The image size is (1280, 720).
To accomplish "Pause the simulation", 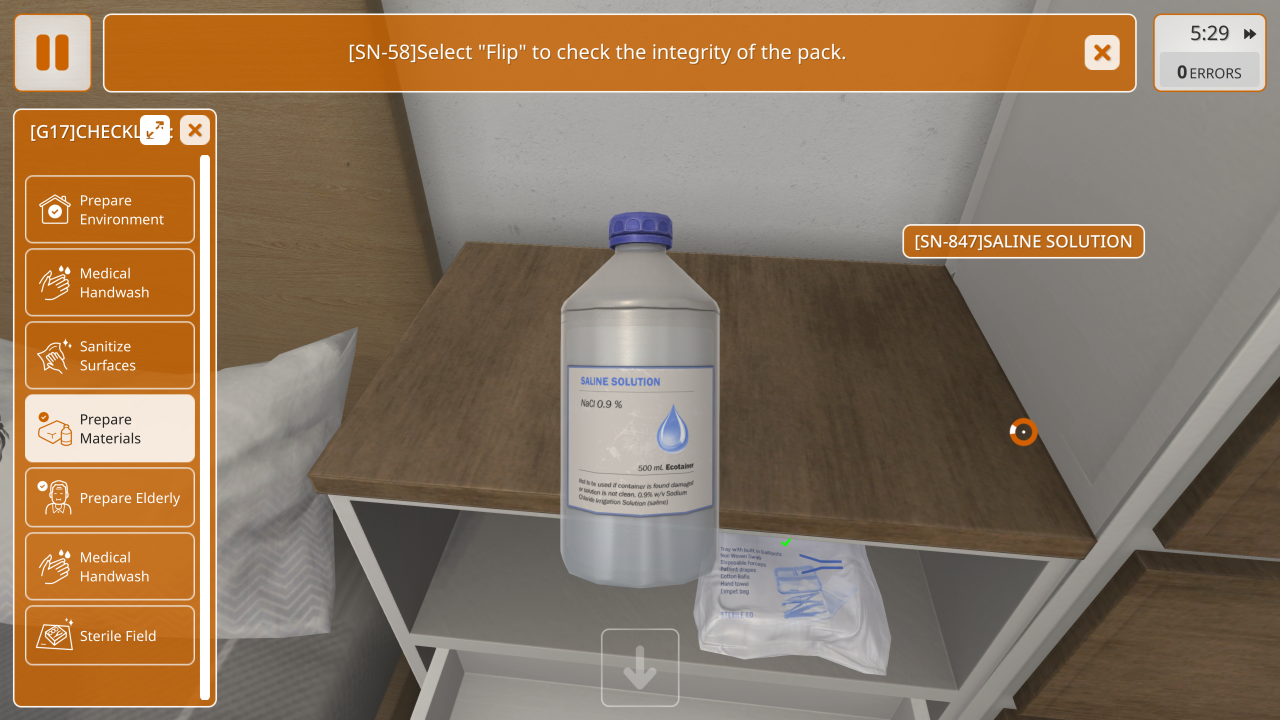I will click(52, 53).
